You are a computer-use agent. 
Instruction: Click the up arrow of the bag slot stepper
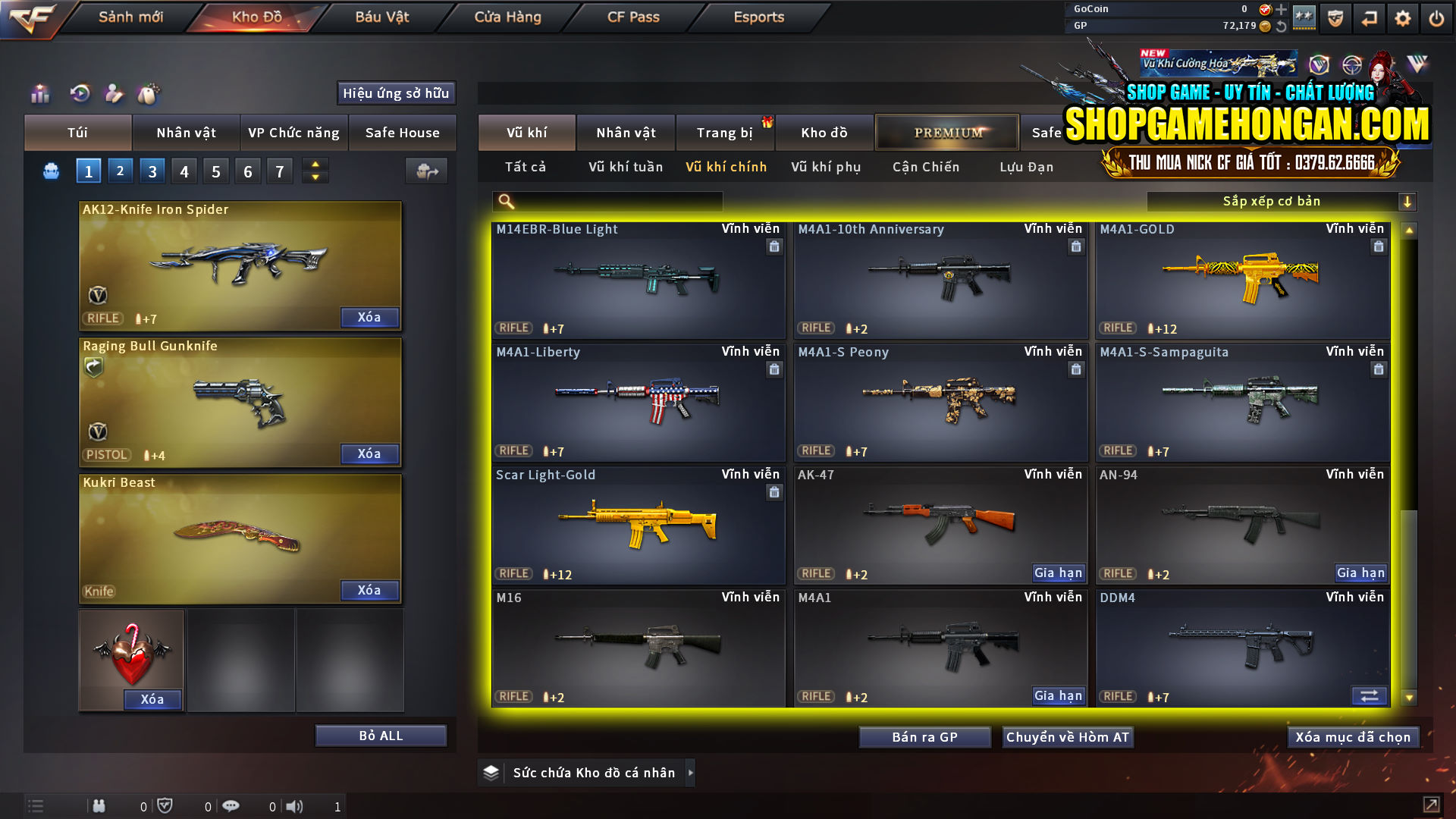[x=315, y=165]
